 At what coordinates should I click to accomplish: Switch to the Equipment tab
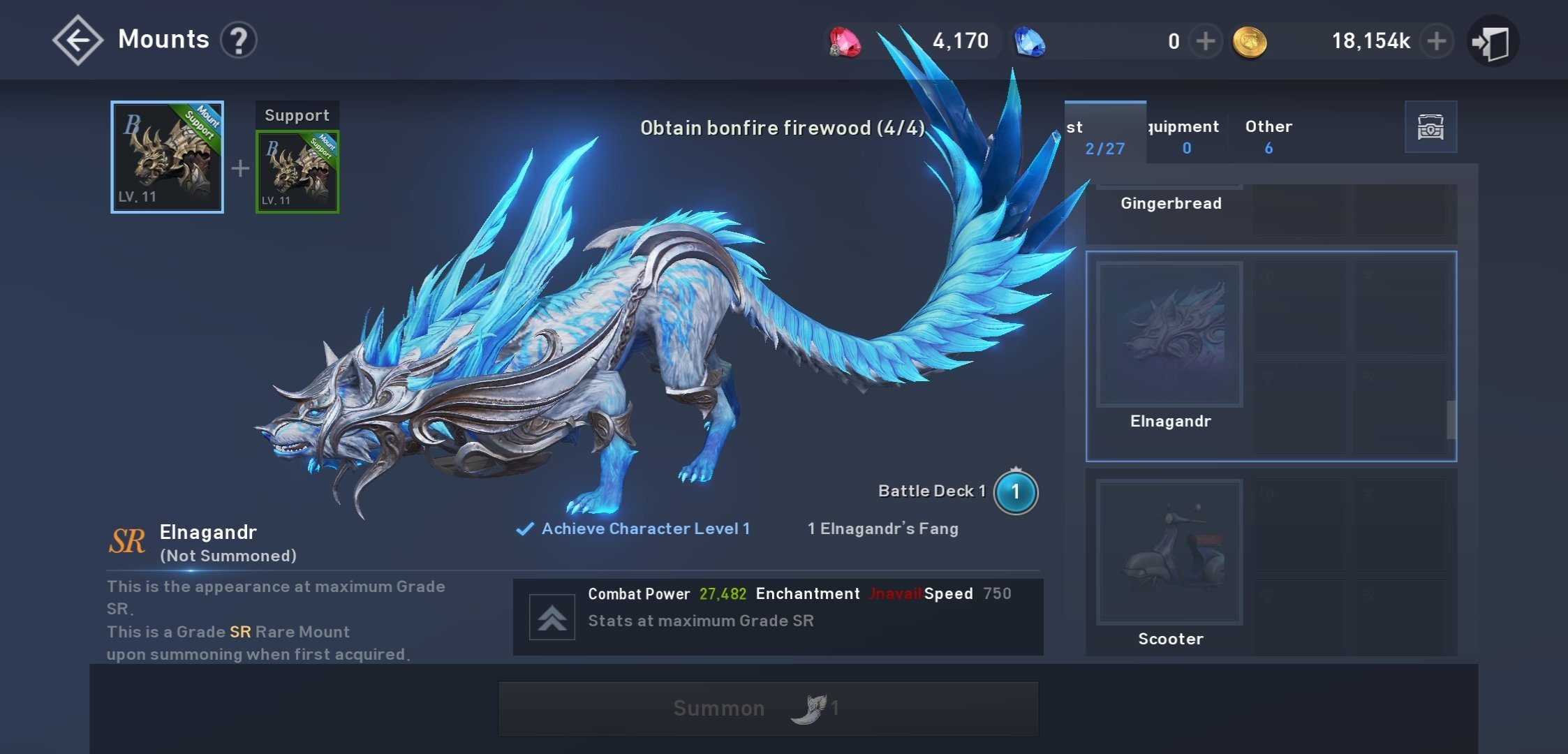tap(1186, 135)
